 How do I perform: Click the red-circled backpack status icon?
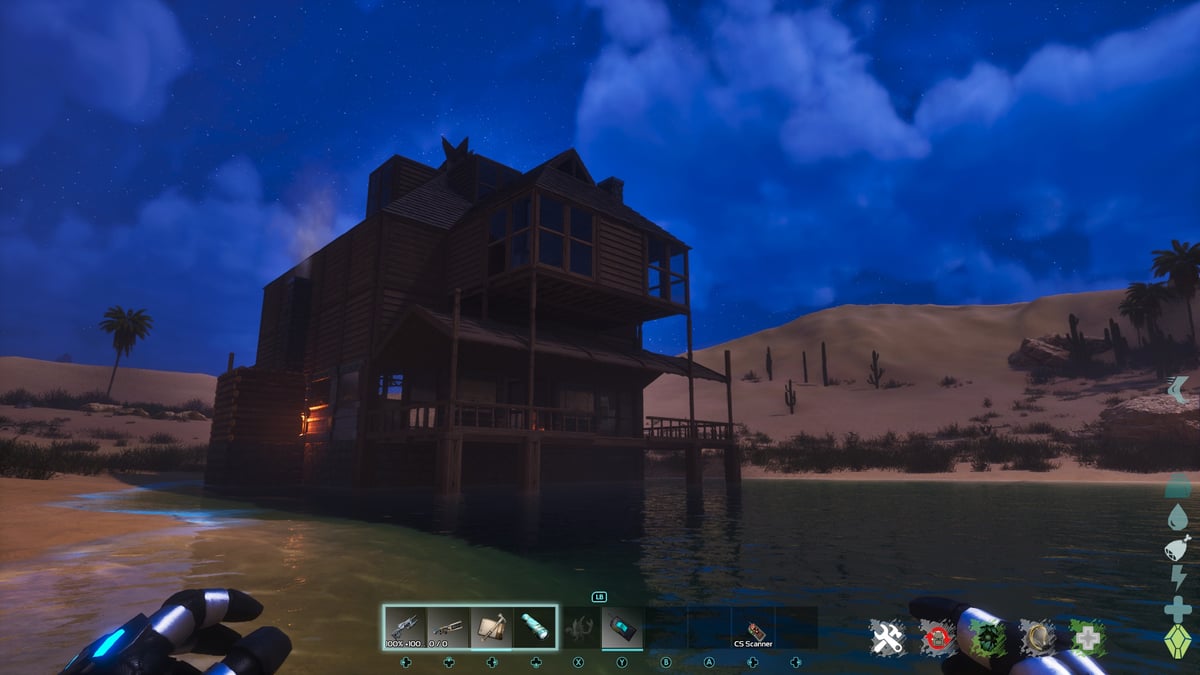click(938, 637)
